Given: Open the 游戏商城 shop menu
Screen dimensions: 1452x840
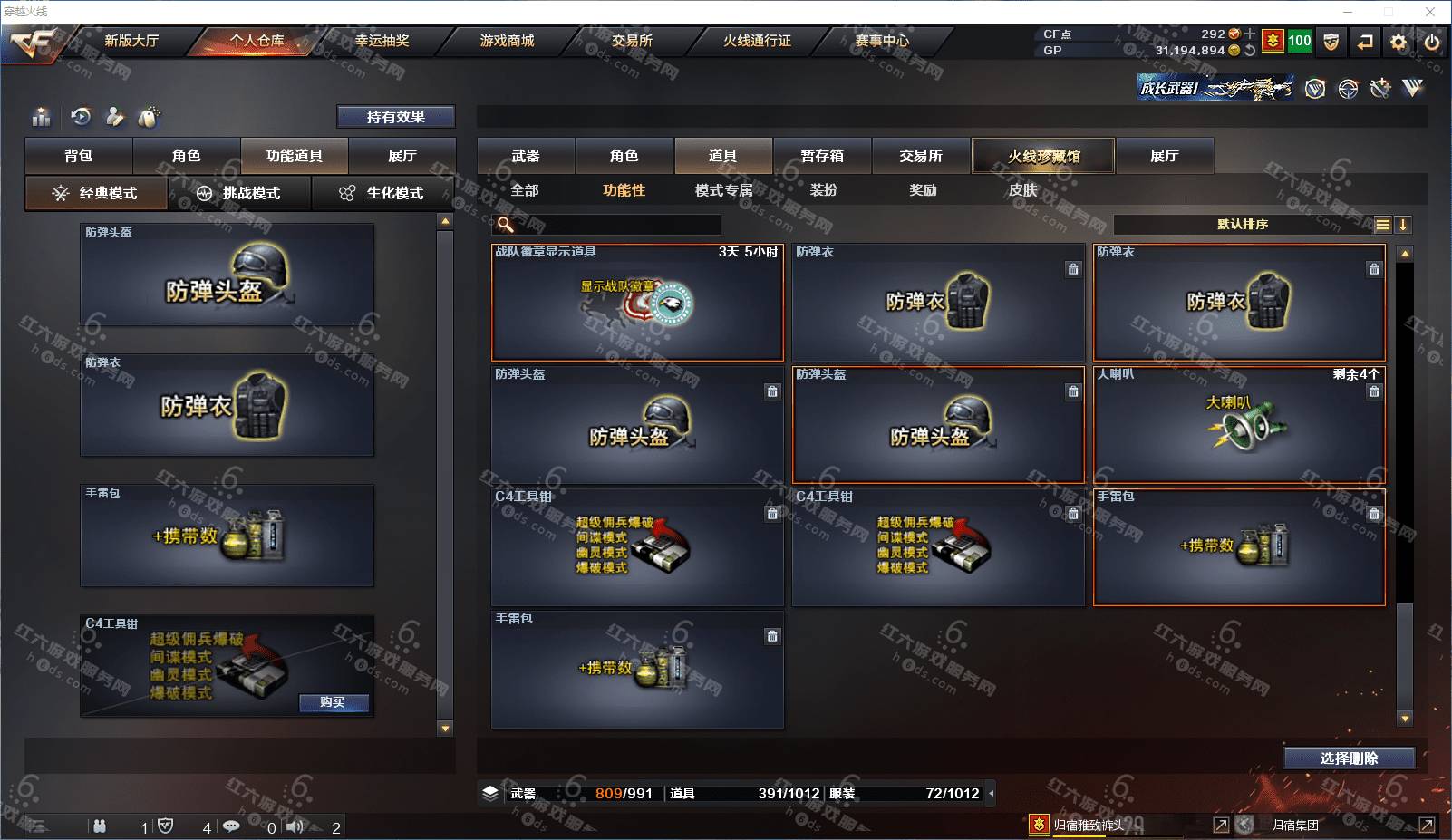Looking at the screenshot, I should pos(507,41).
